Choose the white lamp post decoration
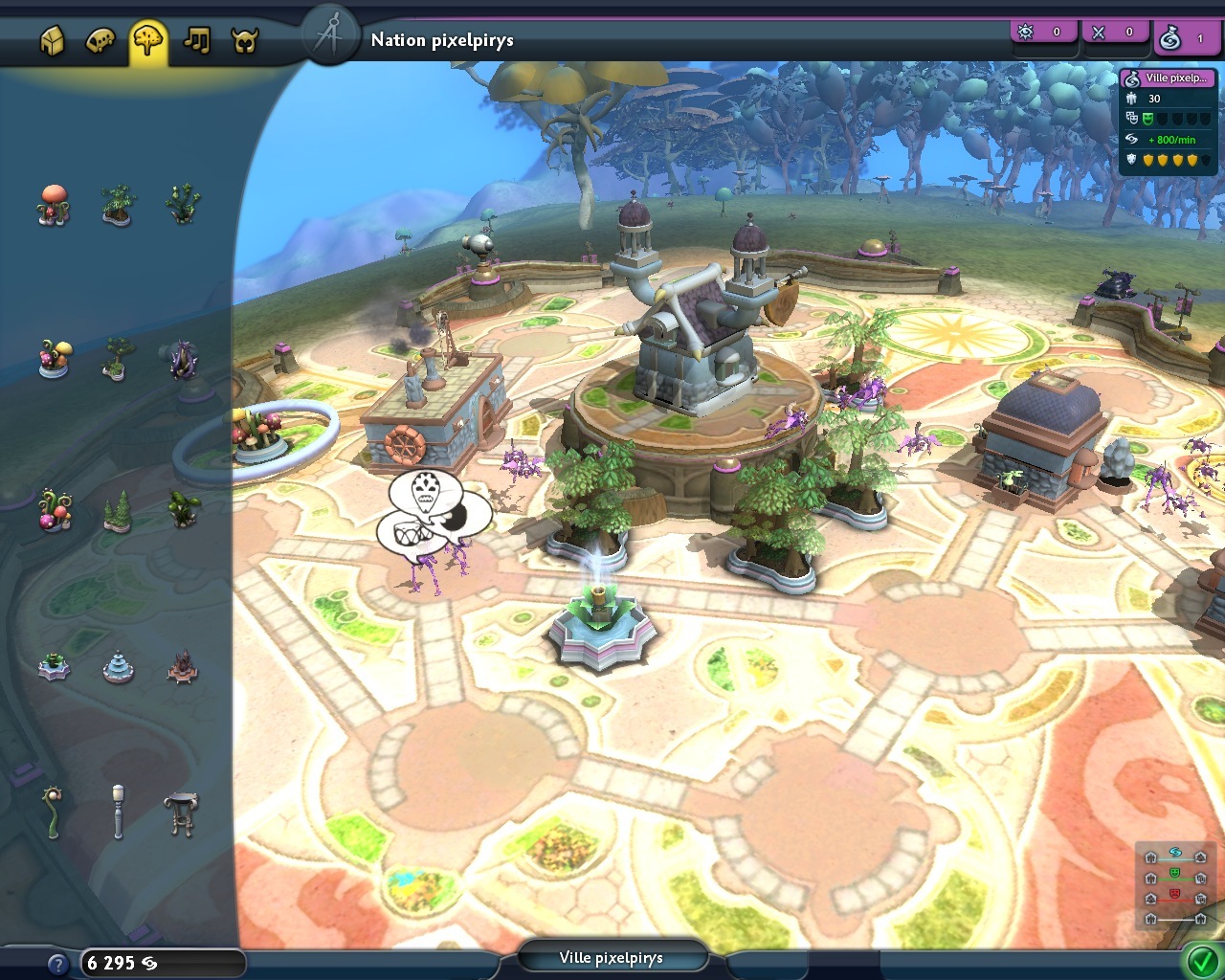This screenshot has width=1225, height=980. tap(118, 812)
